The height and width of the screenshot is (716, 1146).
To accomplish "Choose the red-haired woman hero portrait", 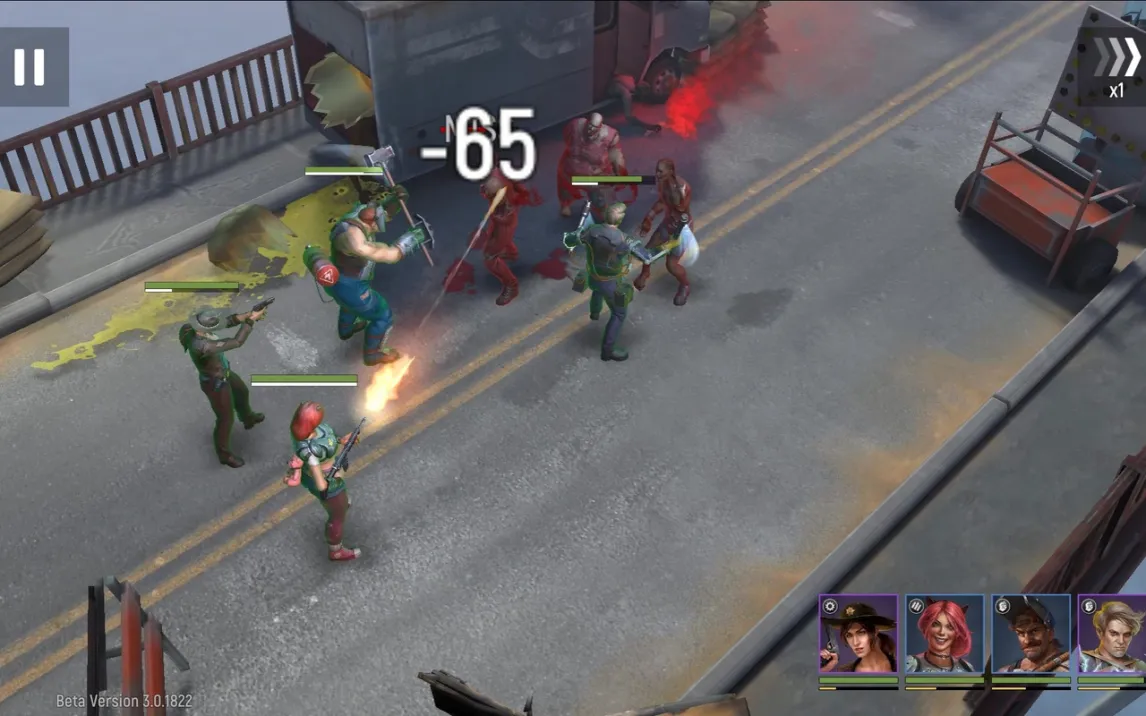I will 944,634.
